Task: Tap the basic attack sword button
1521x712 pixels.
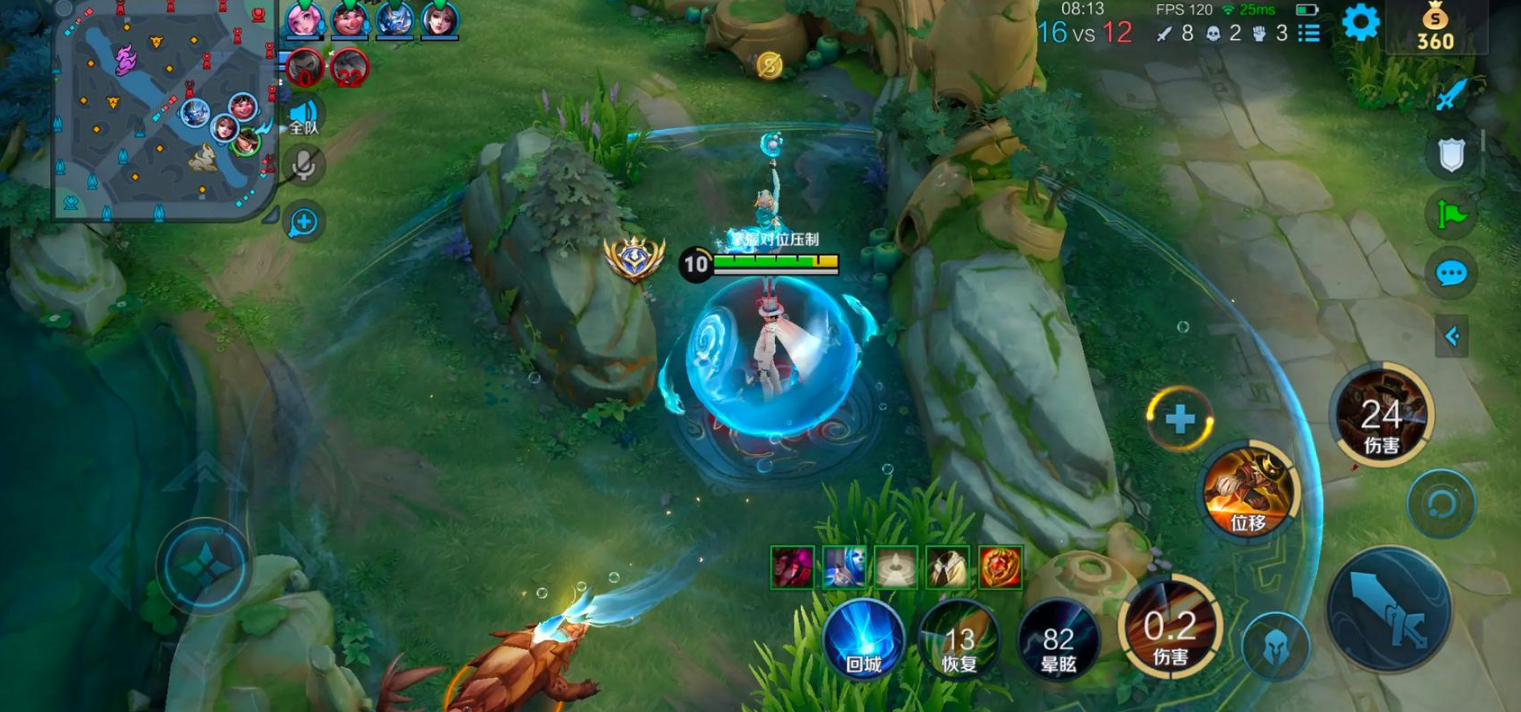Action: [1388, 610]
